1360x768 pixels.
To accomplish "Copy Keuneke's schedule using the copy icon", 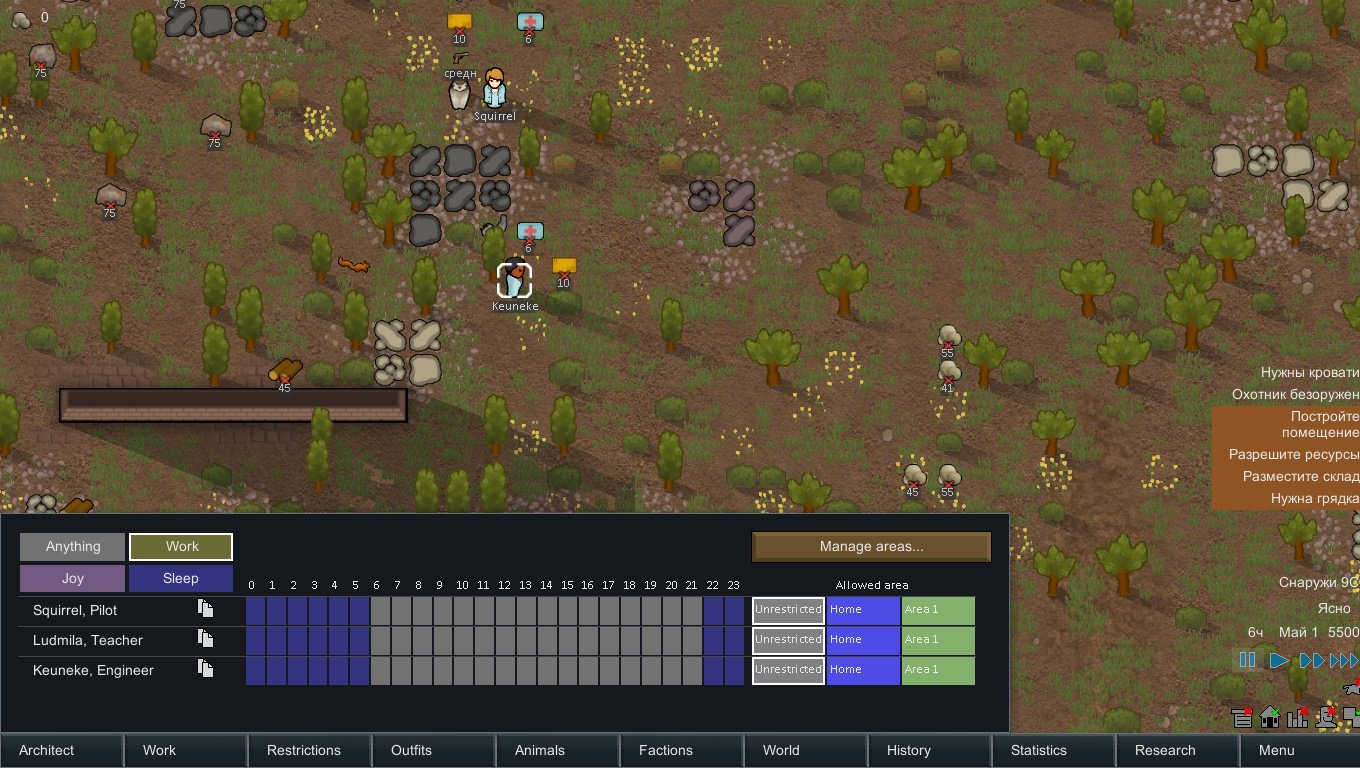I will pos(203,670).
